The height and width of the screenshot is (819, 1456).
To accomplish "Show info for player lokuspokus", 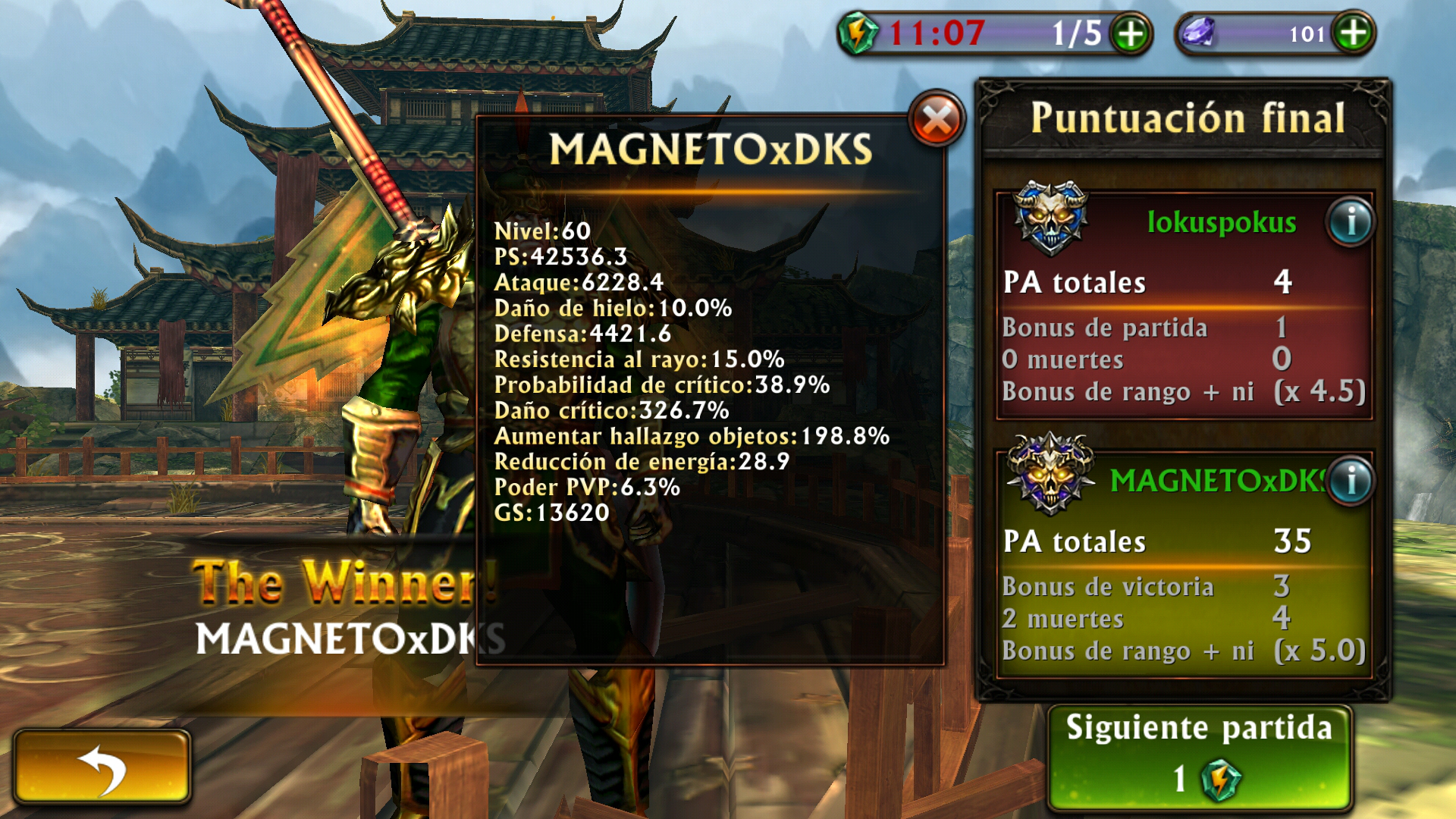I will 1351,223.
